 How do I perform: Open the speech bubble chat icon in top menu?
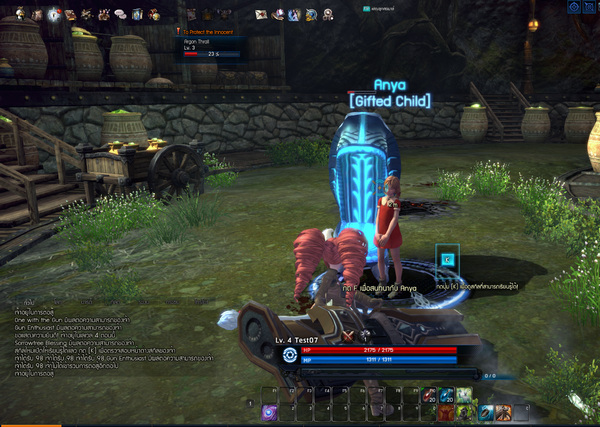pos(119,14)
